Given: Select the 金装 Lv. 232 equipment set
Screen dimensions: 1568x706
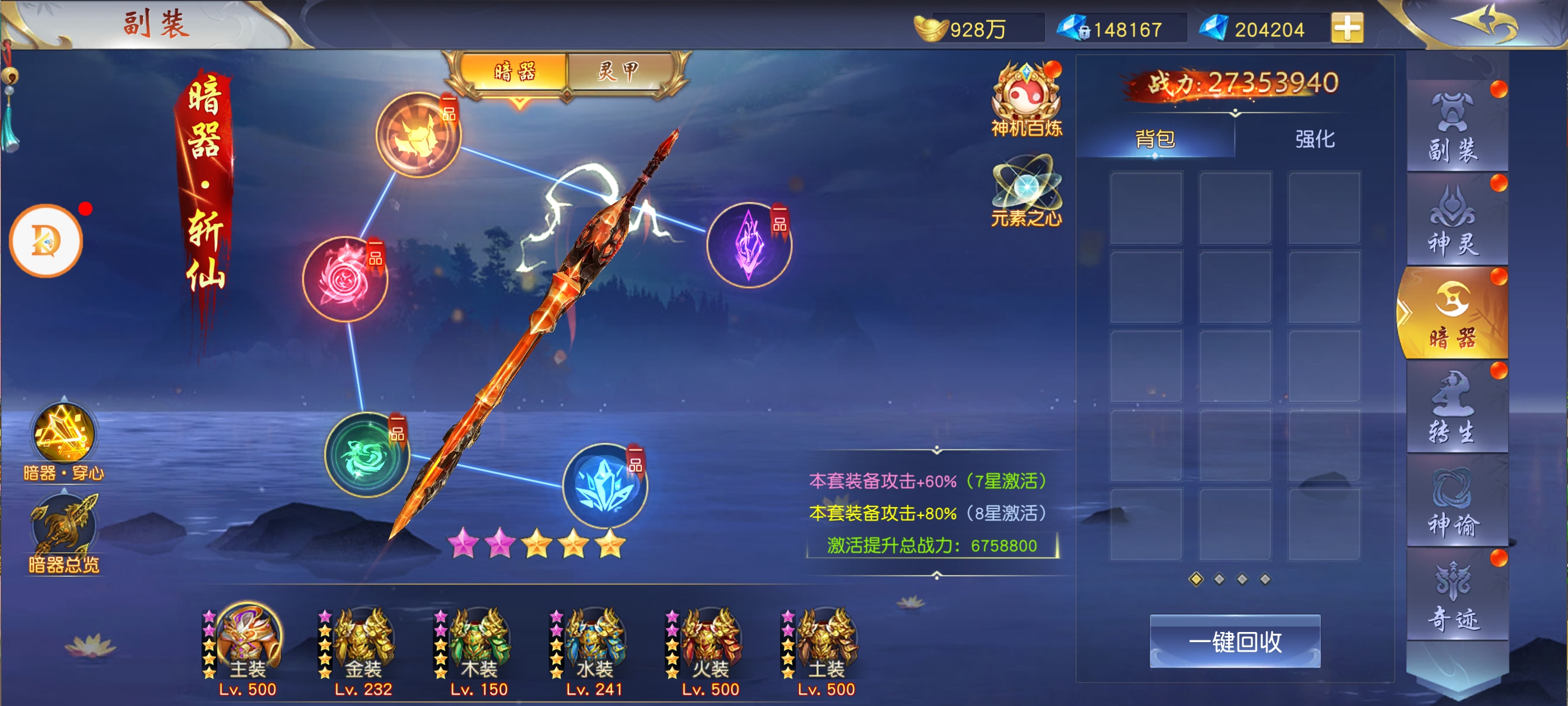Looking at the screenshot, I should tap(363, 645).
